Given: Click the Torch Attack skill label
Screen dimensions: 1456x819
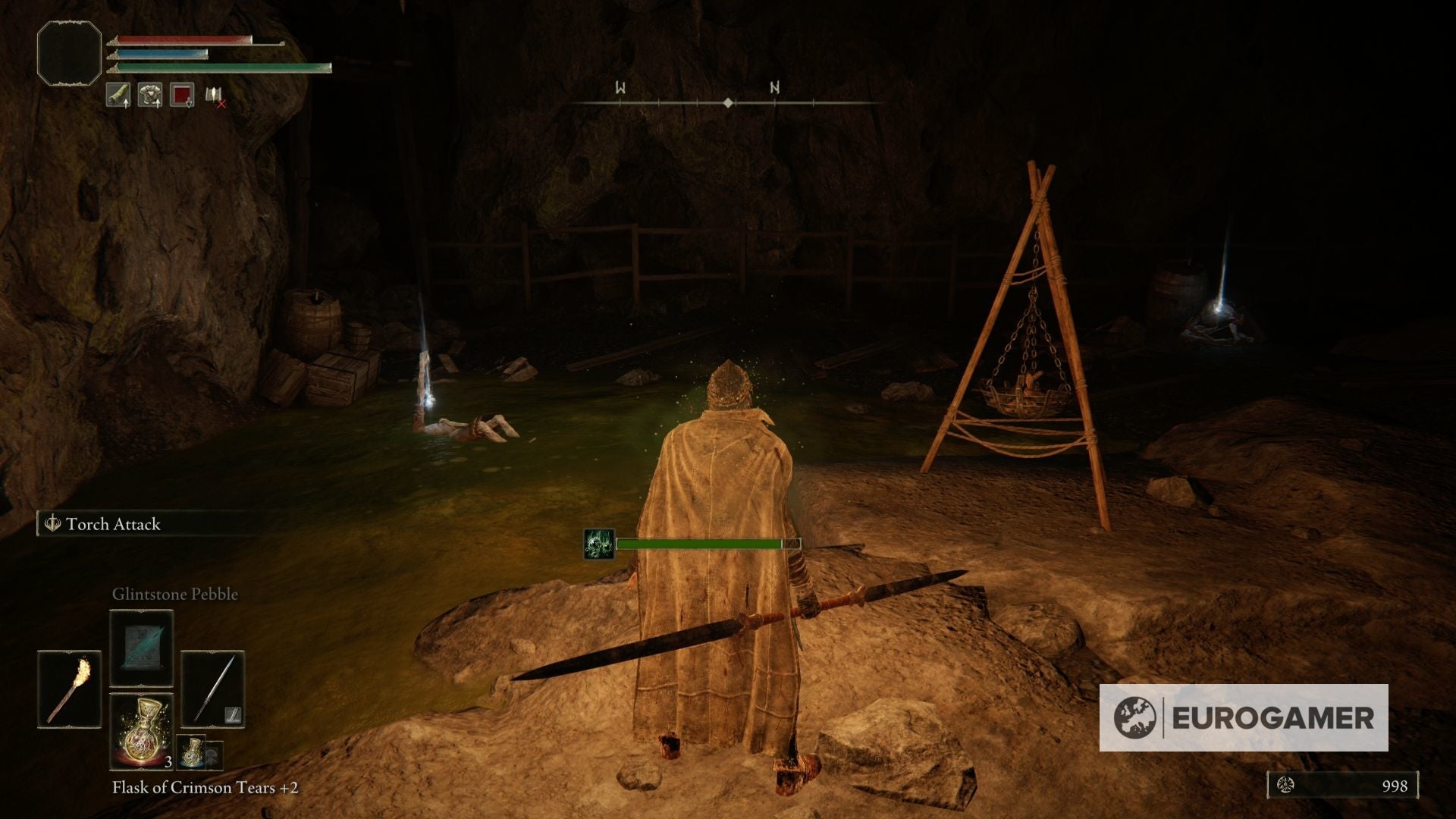Looking at the screenshot, I should pos(112,524).
